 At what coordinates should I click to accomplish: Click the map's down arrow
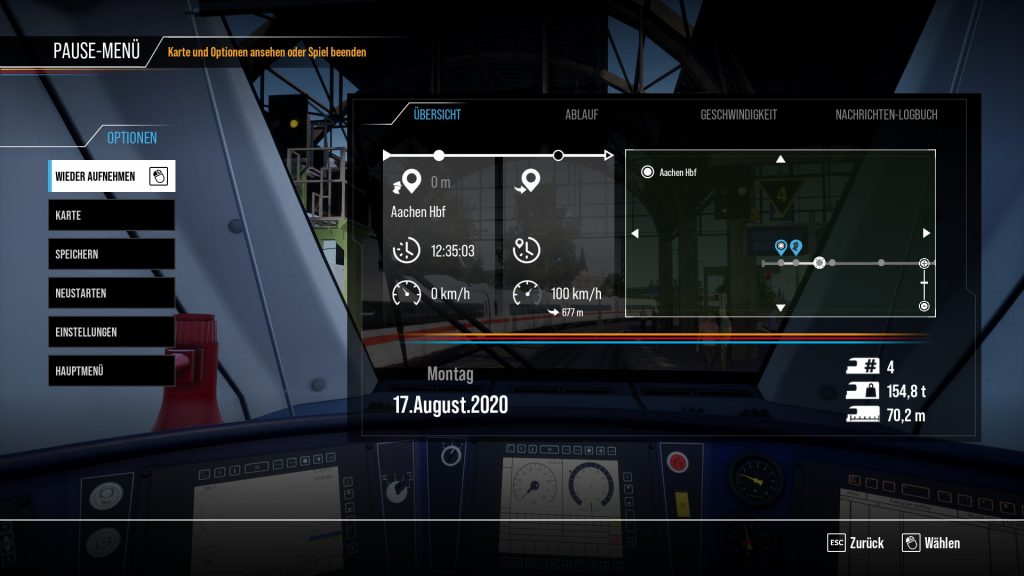click(781, 307)
